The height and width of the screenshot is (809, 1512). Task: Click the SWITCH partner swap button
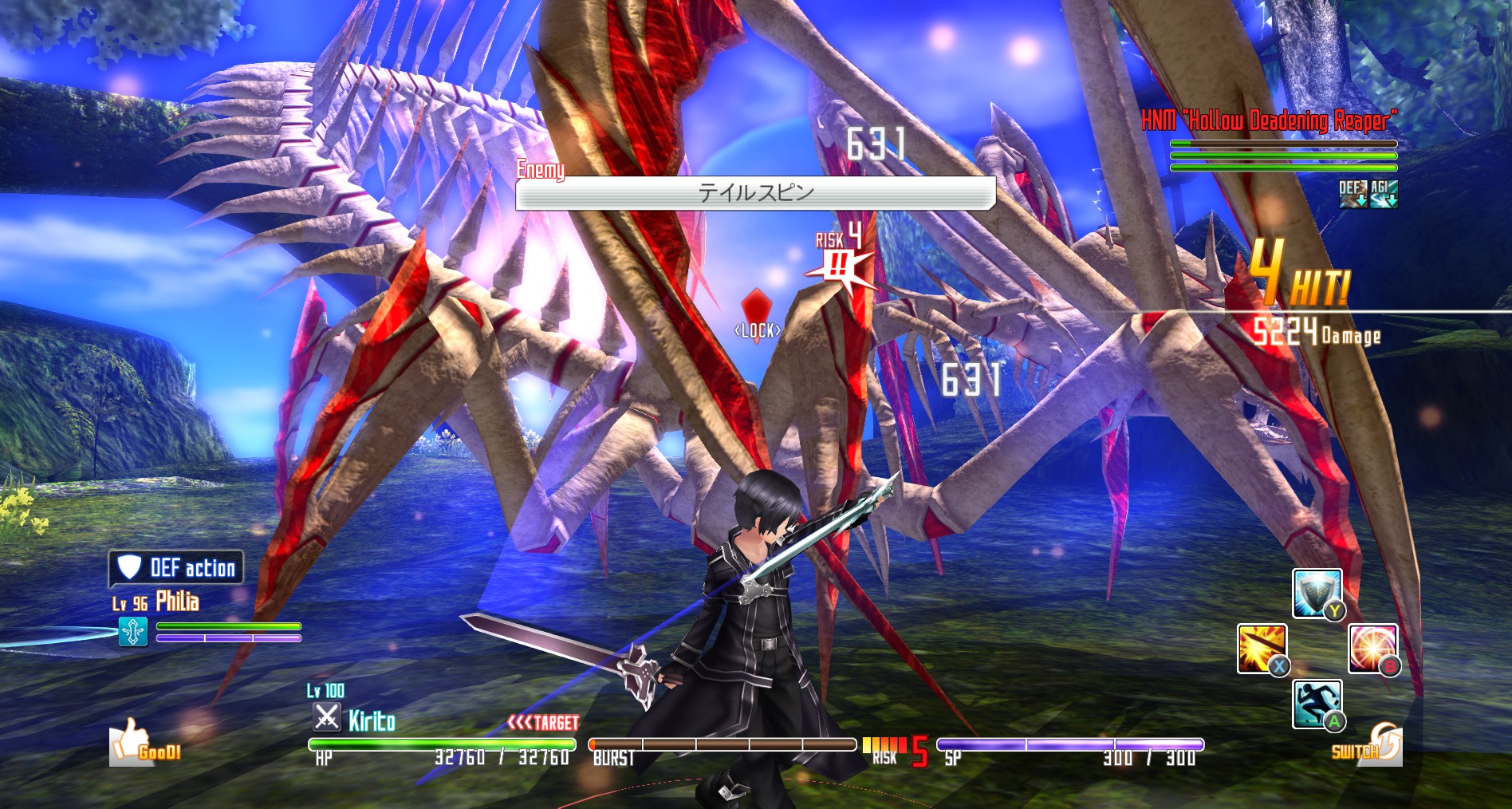click(x=1368, y=744)
